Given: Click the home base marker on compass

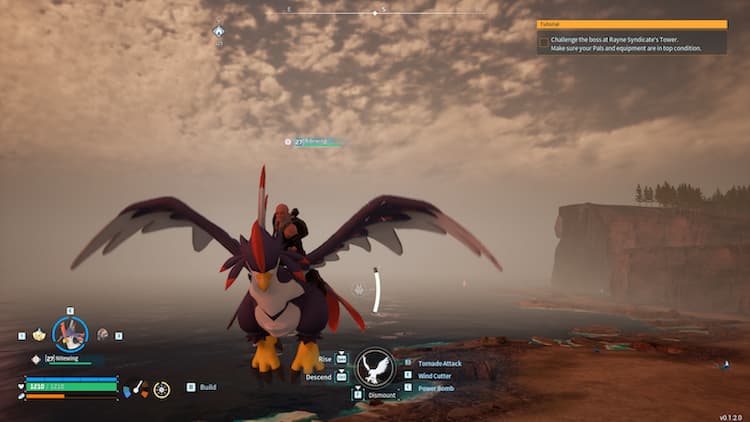Looking at the screenshot, I should click(218, 31).
